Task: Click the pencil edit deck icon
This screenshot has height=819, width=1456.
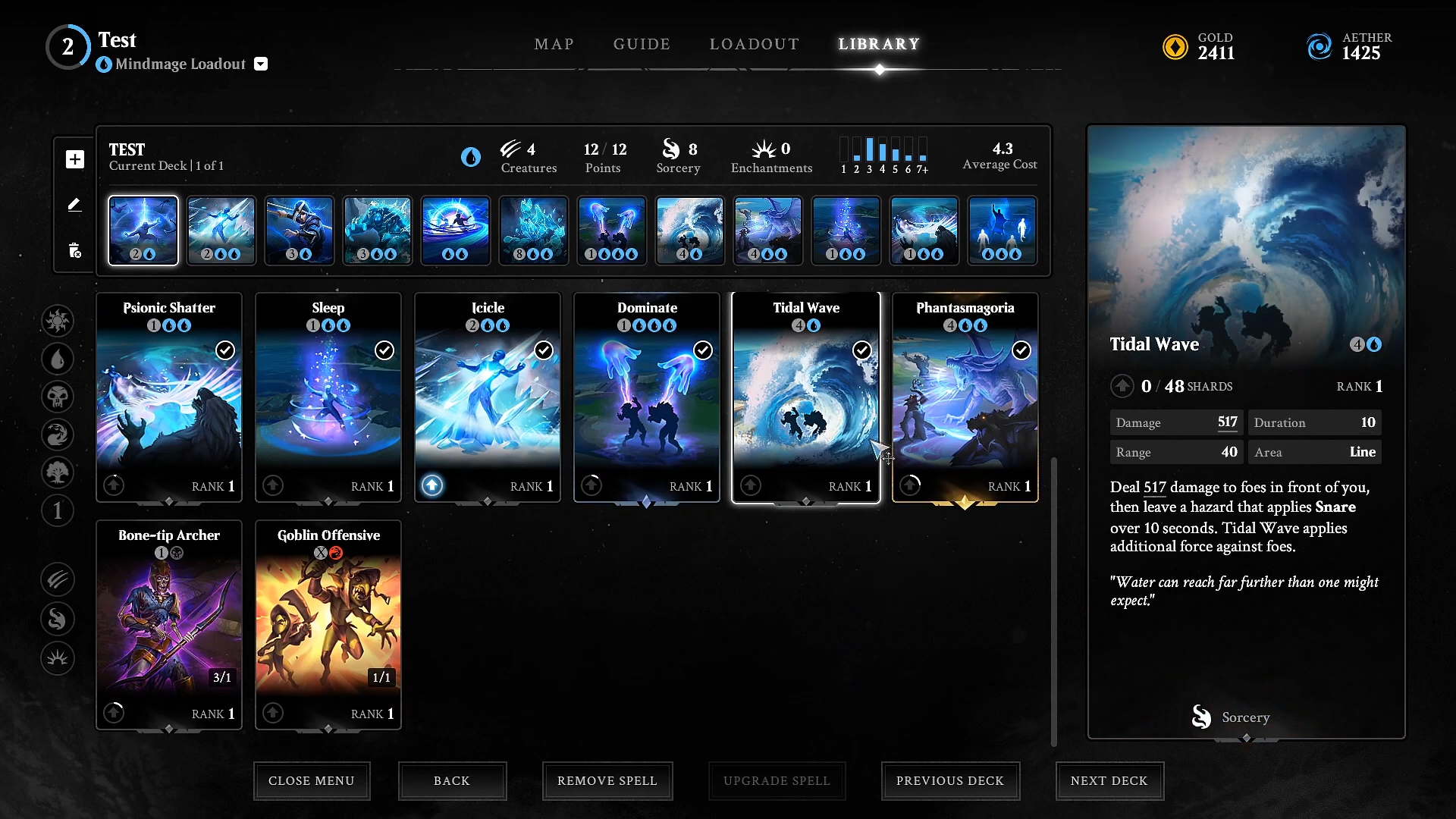Action: tap(74, 205)
